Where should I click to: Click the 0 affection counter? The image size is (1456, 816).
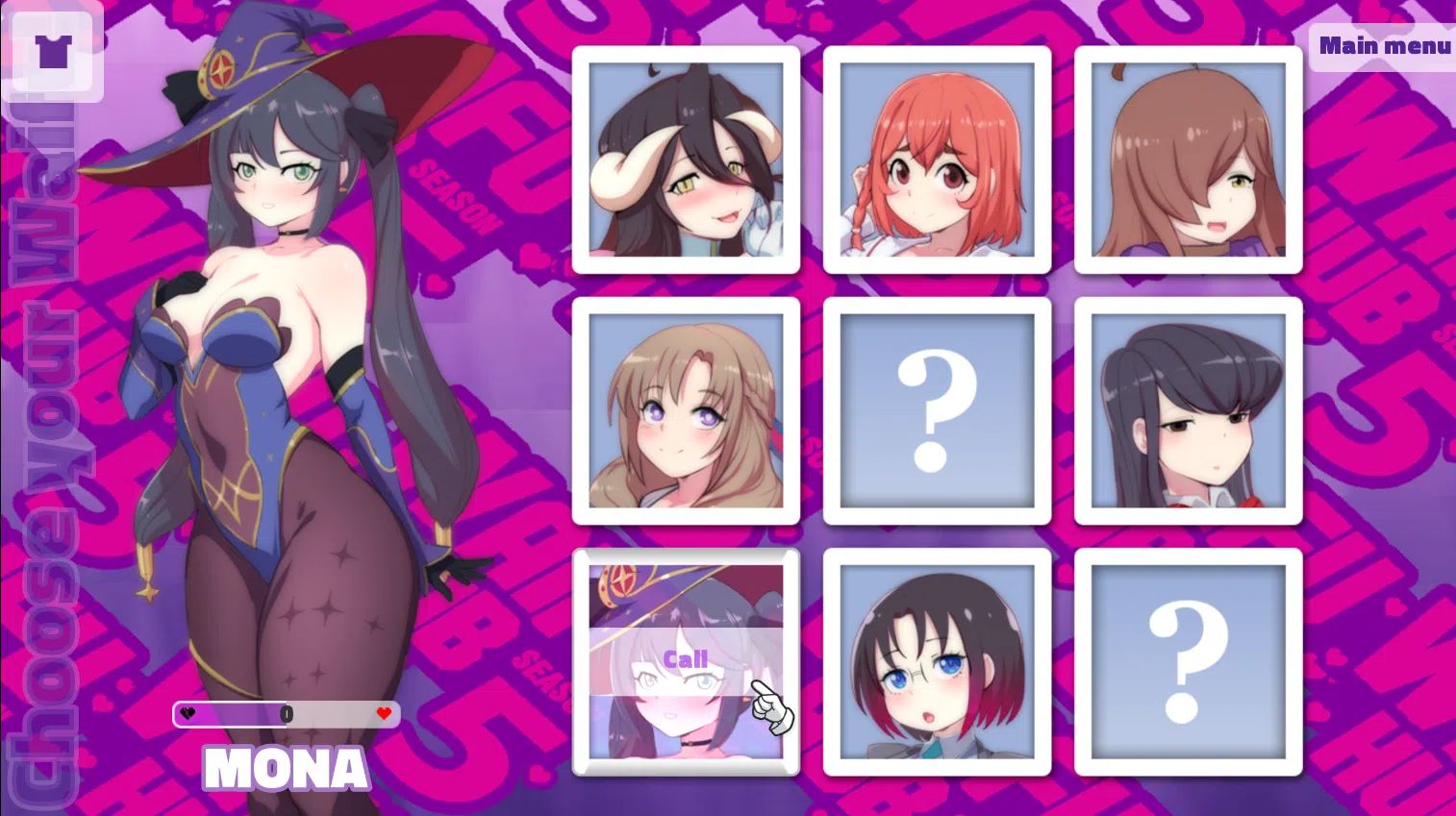click(286, 713)
